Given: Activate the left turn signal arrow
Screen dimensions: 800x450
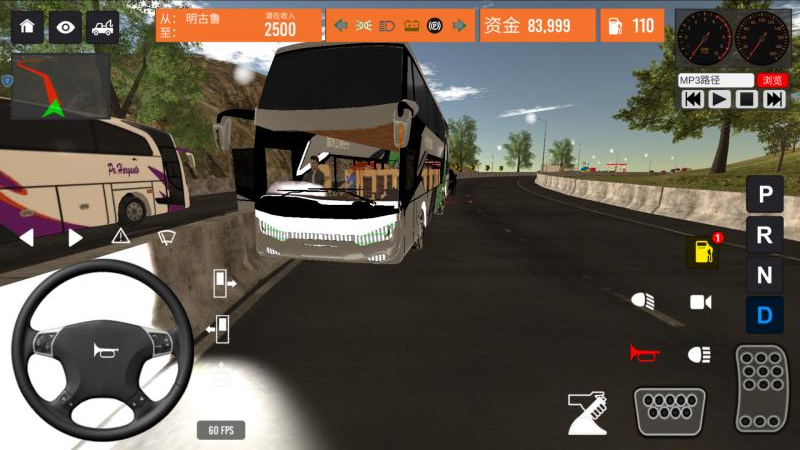Looking at the screenshot, I should click(x=27, y=237).
